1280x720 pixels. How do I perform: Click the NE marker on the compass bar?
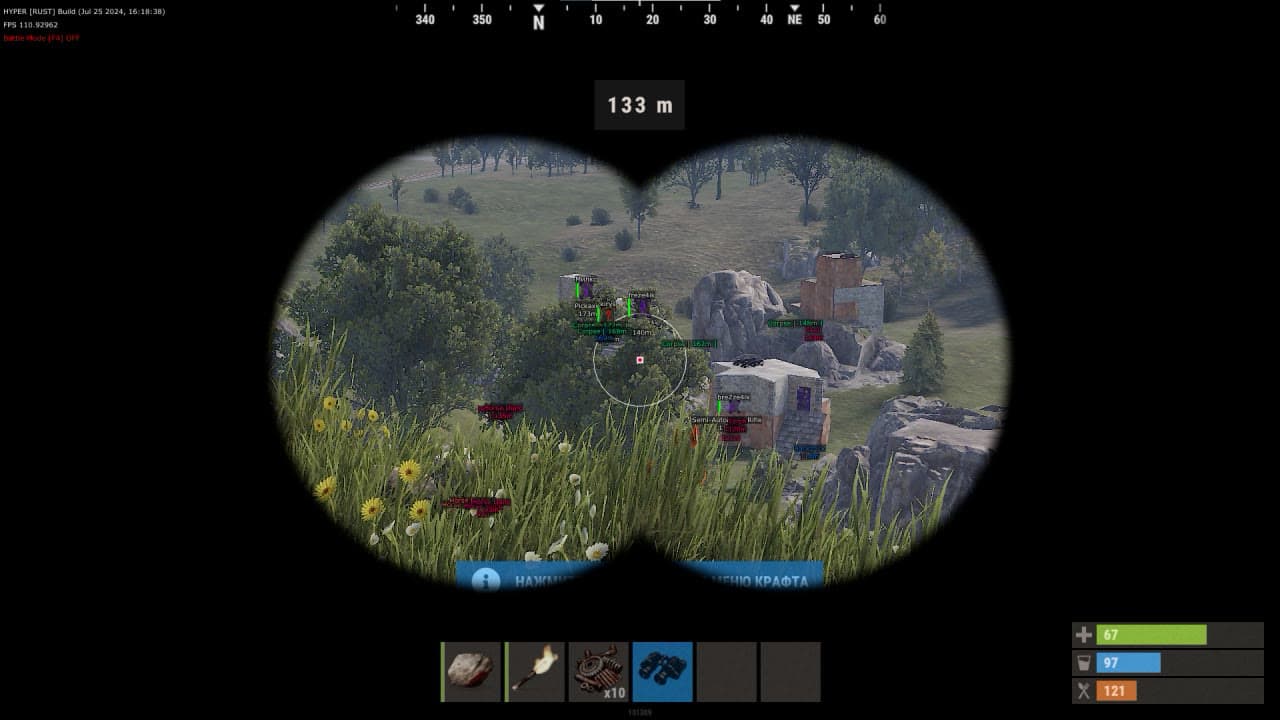[x=795, y=18]
